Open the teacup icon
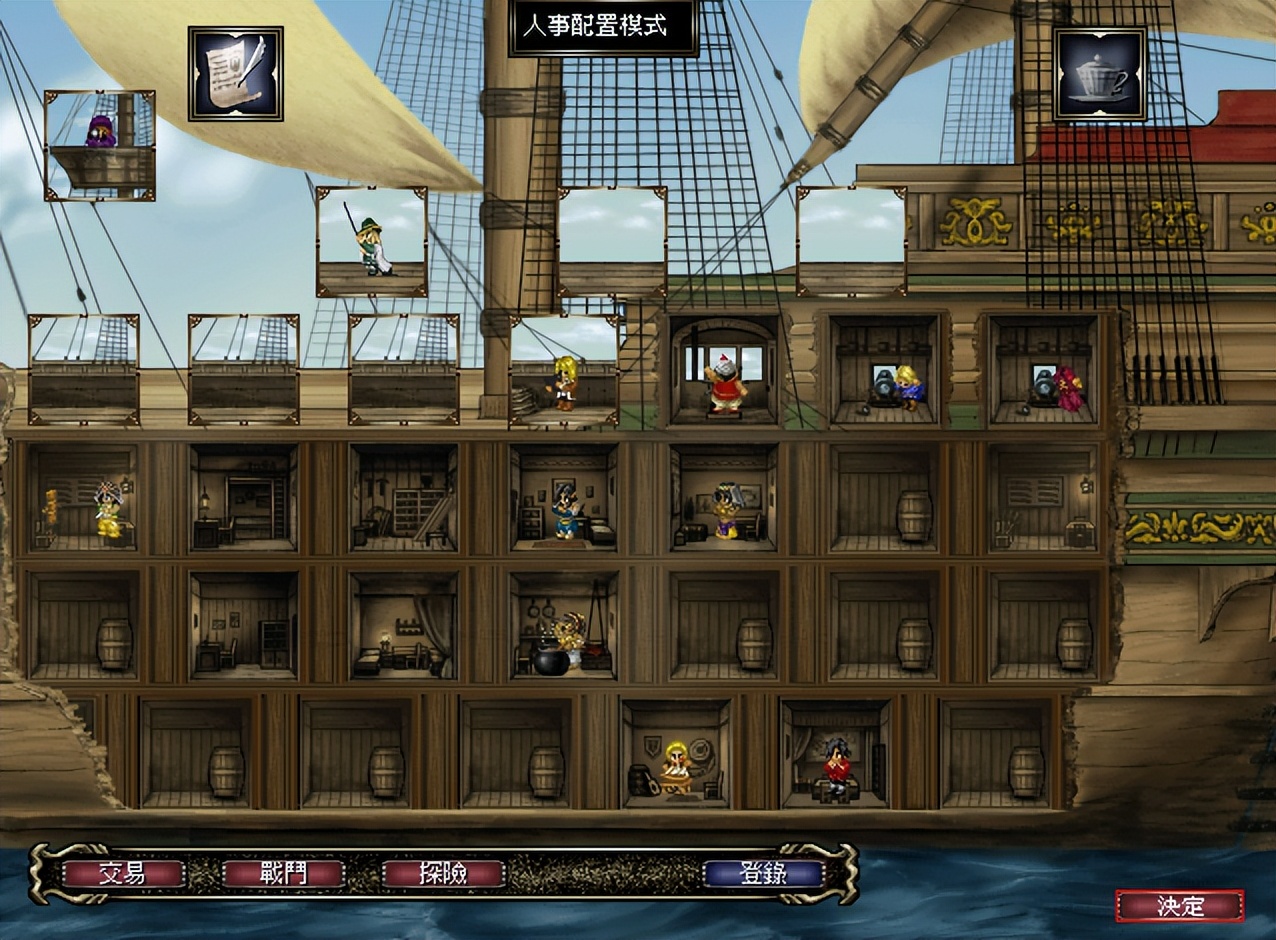Viewport: 1276px width, 940px height. tap(1099, 73)
